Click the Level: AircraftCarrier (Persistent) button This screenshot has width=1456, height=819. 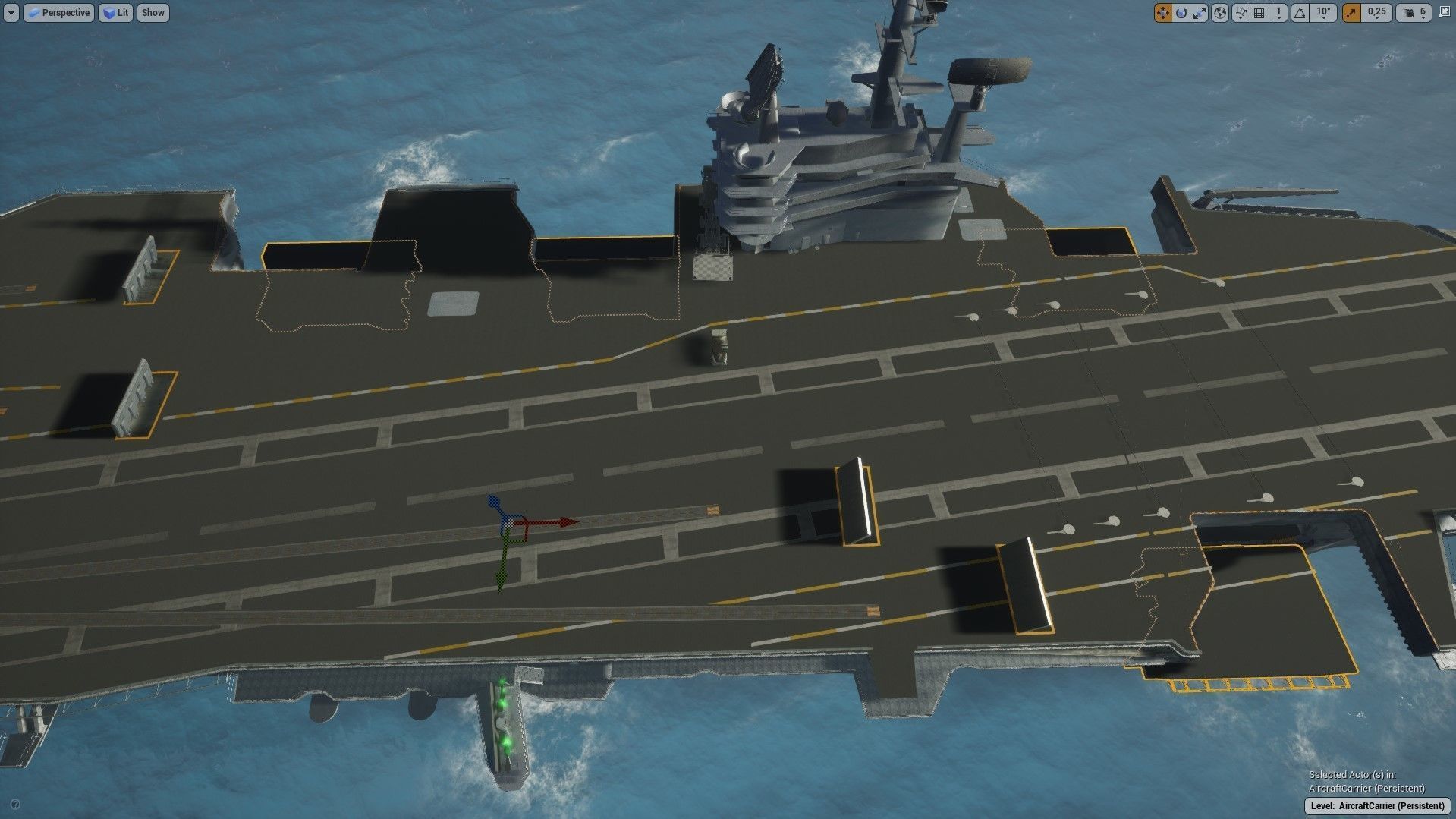(1377, 805)
